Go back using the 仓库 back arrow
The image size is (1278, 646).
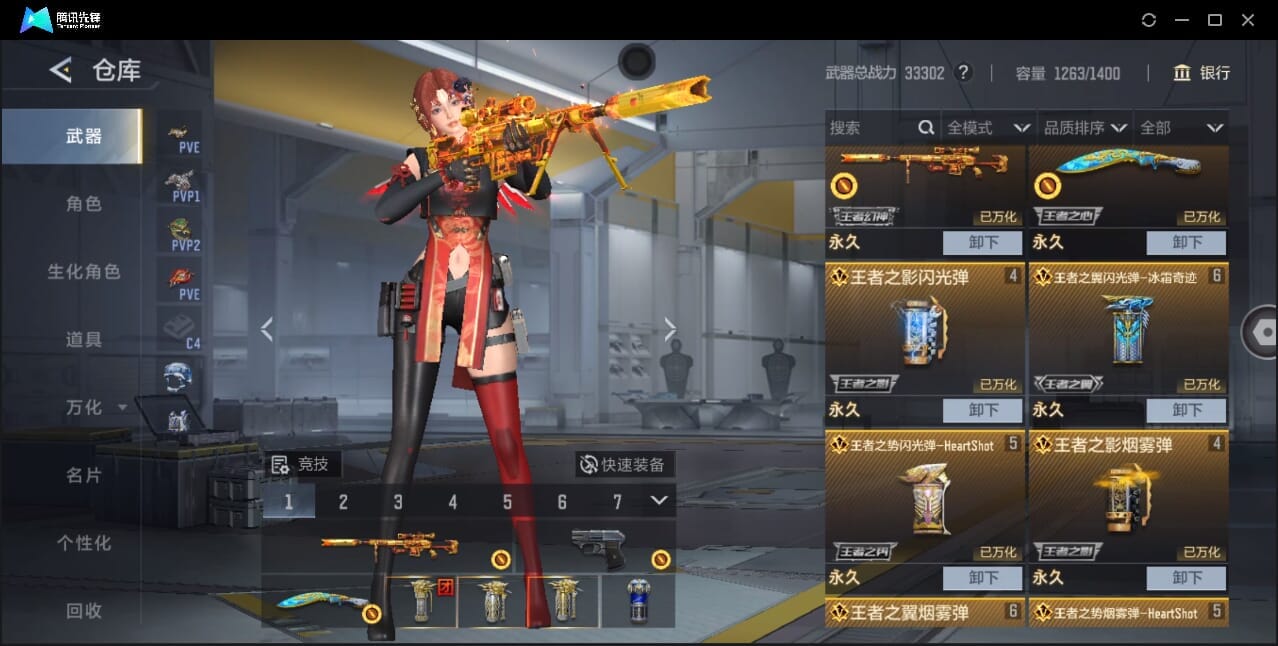tap(61, 70)
